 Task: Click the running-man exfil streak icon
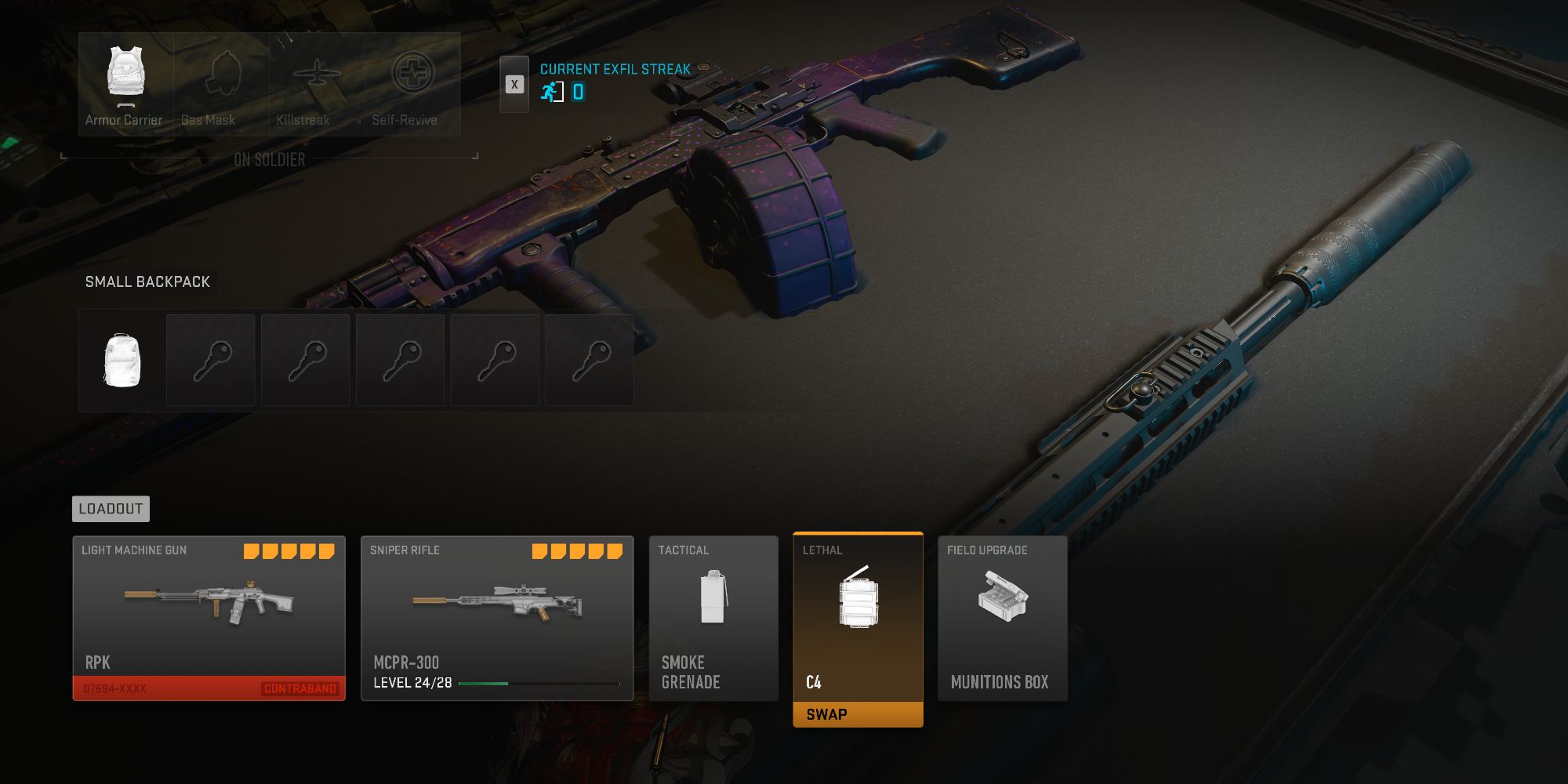[553, 93]
